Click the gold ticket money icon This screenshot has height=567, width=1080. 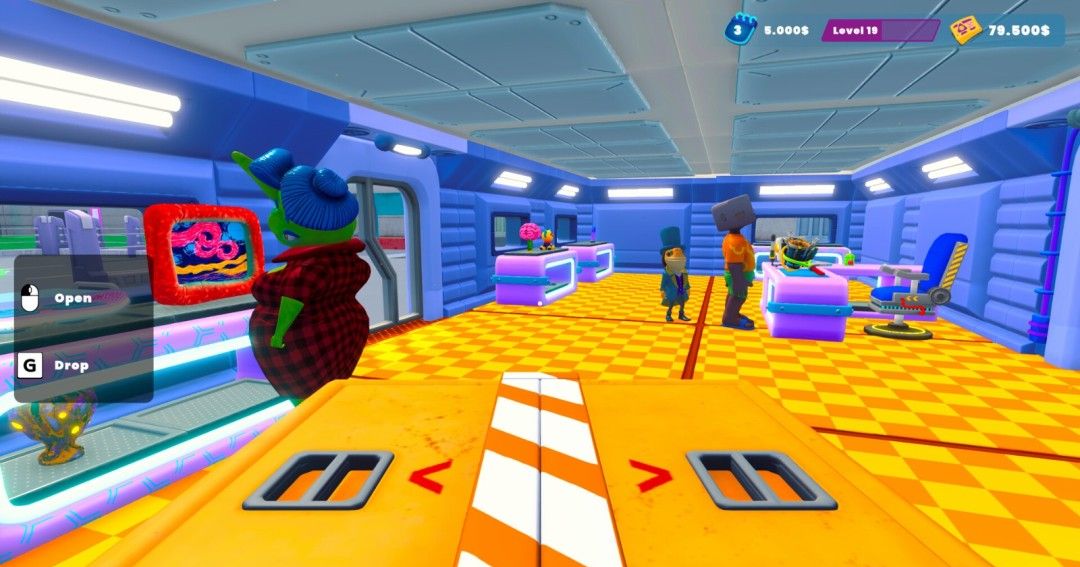click(x=964, y=30)
